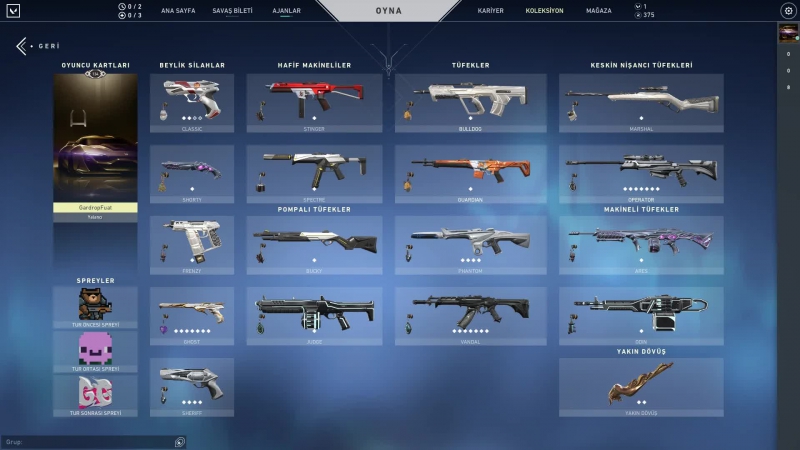Select the Sheriff revolver tile

[192, 387]
